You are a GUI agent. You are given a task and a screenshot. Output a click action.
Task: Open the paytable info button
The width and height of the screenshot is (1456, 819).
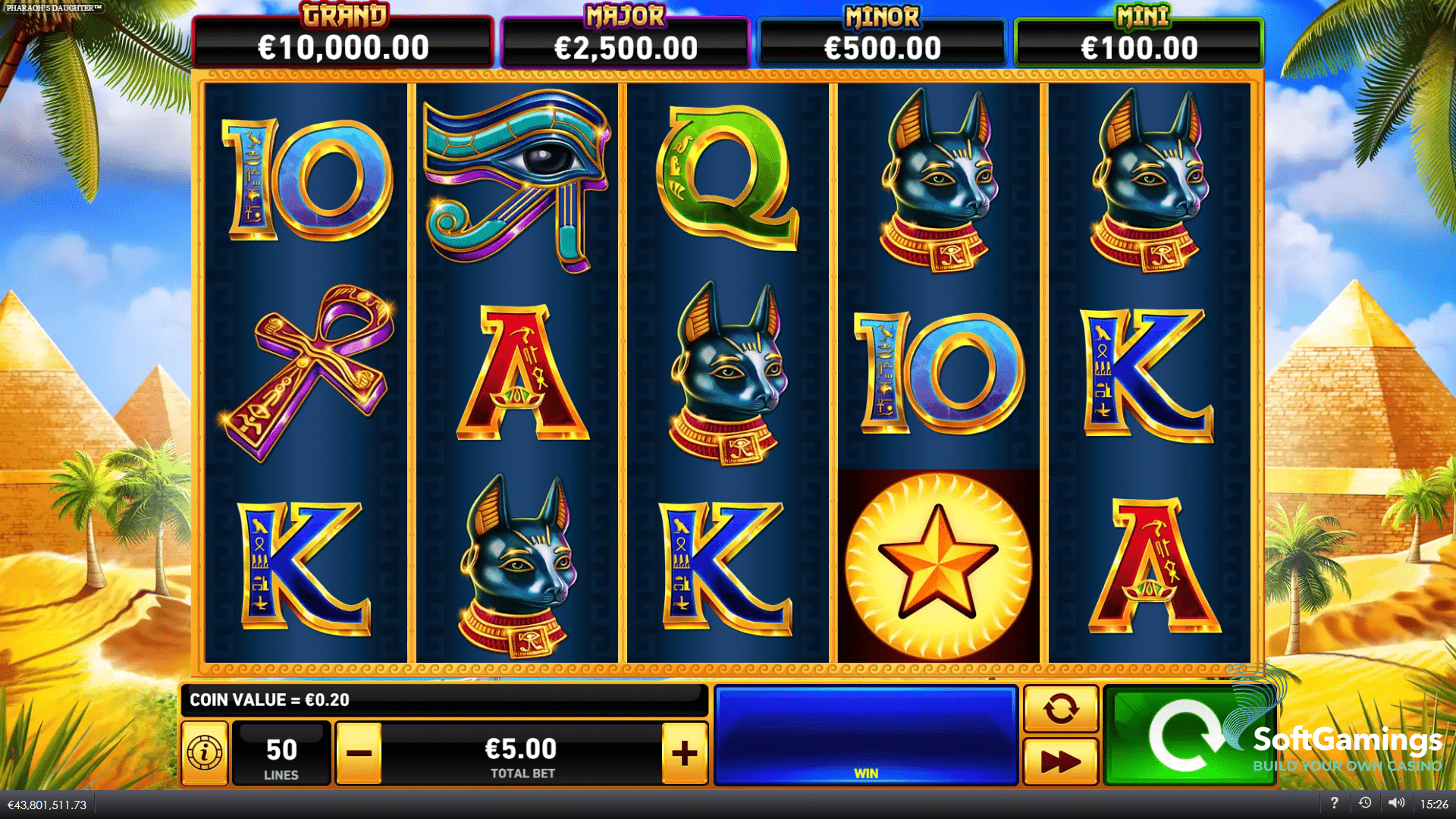[205, 753]
